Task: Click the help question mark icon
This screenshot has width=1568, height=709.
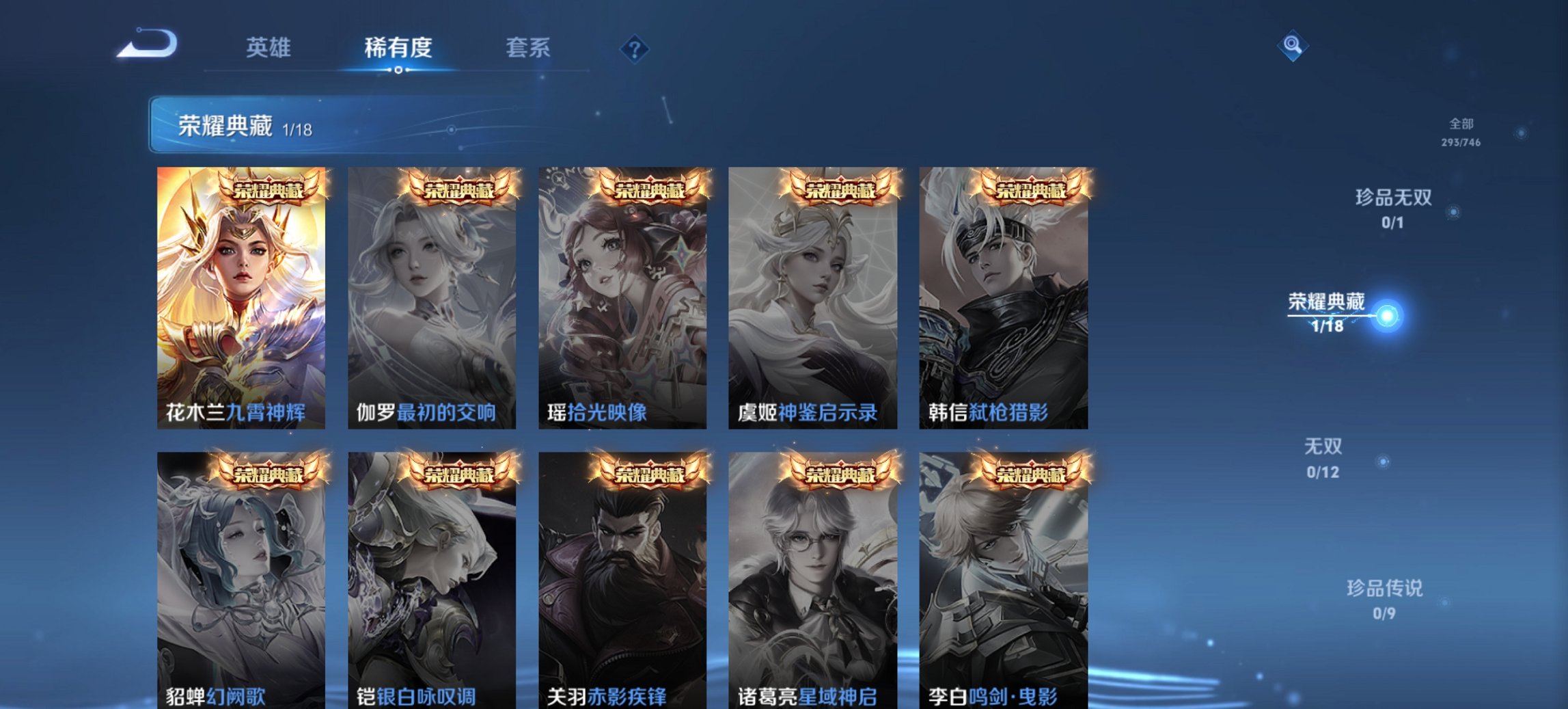Action: coord(634,47)
